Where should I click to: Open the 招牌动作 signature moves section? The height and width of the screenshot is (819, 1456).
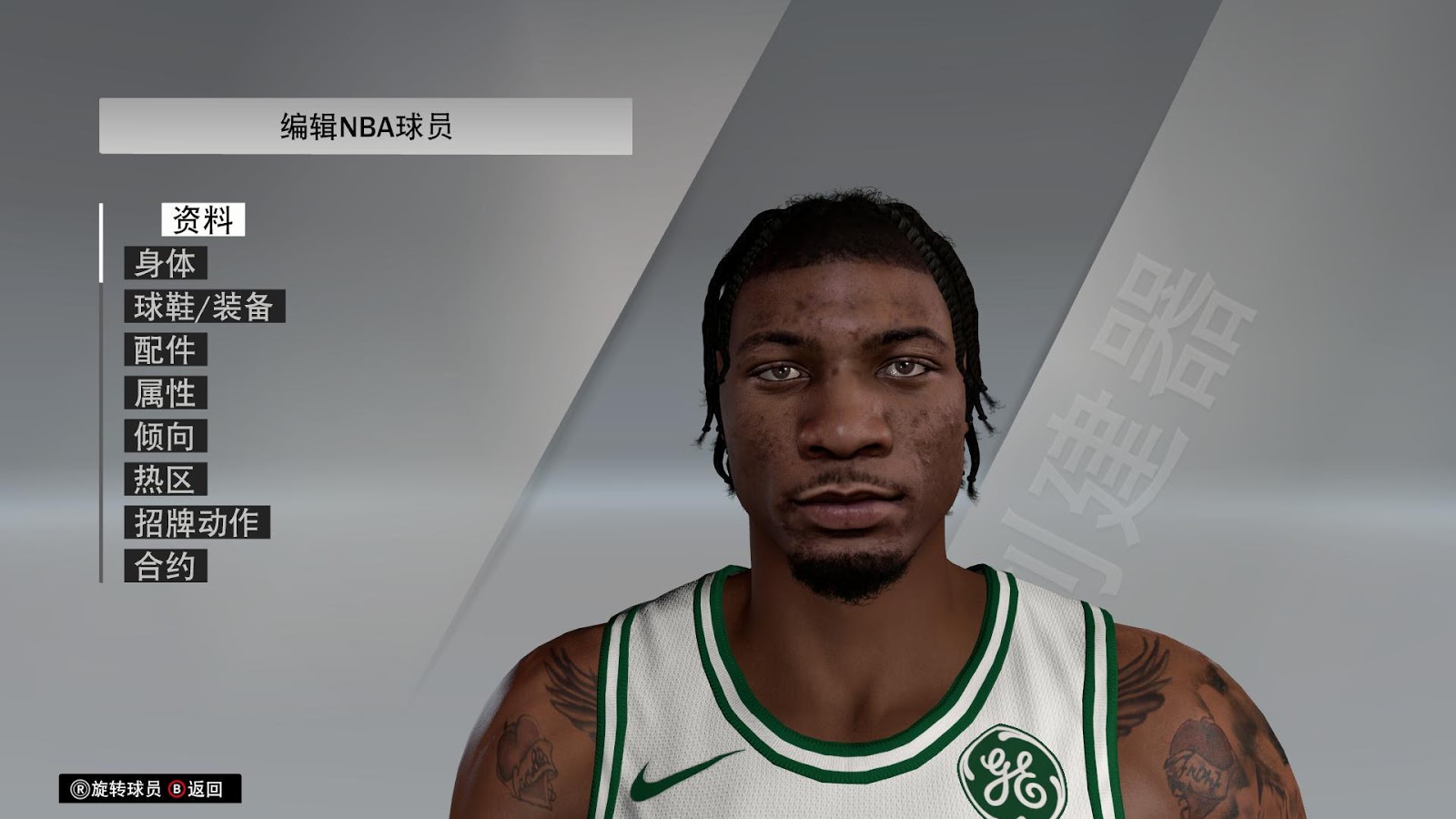click(x=196, y=521)
